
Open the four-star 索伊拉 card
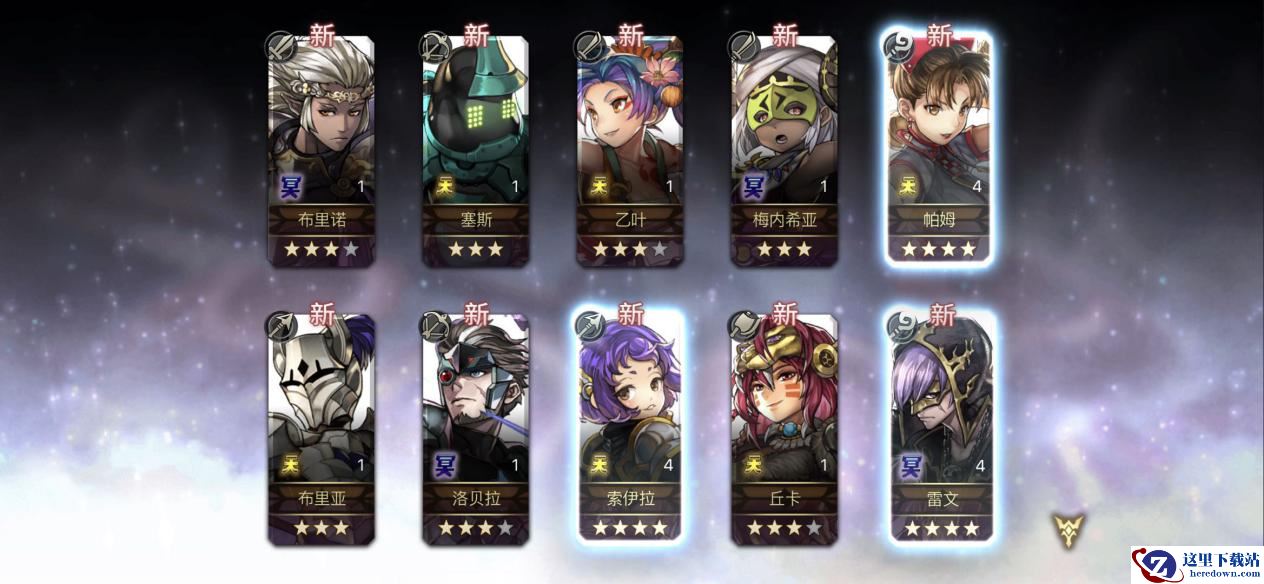click(629, 428)
